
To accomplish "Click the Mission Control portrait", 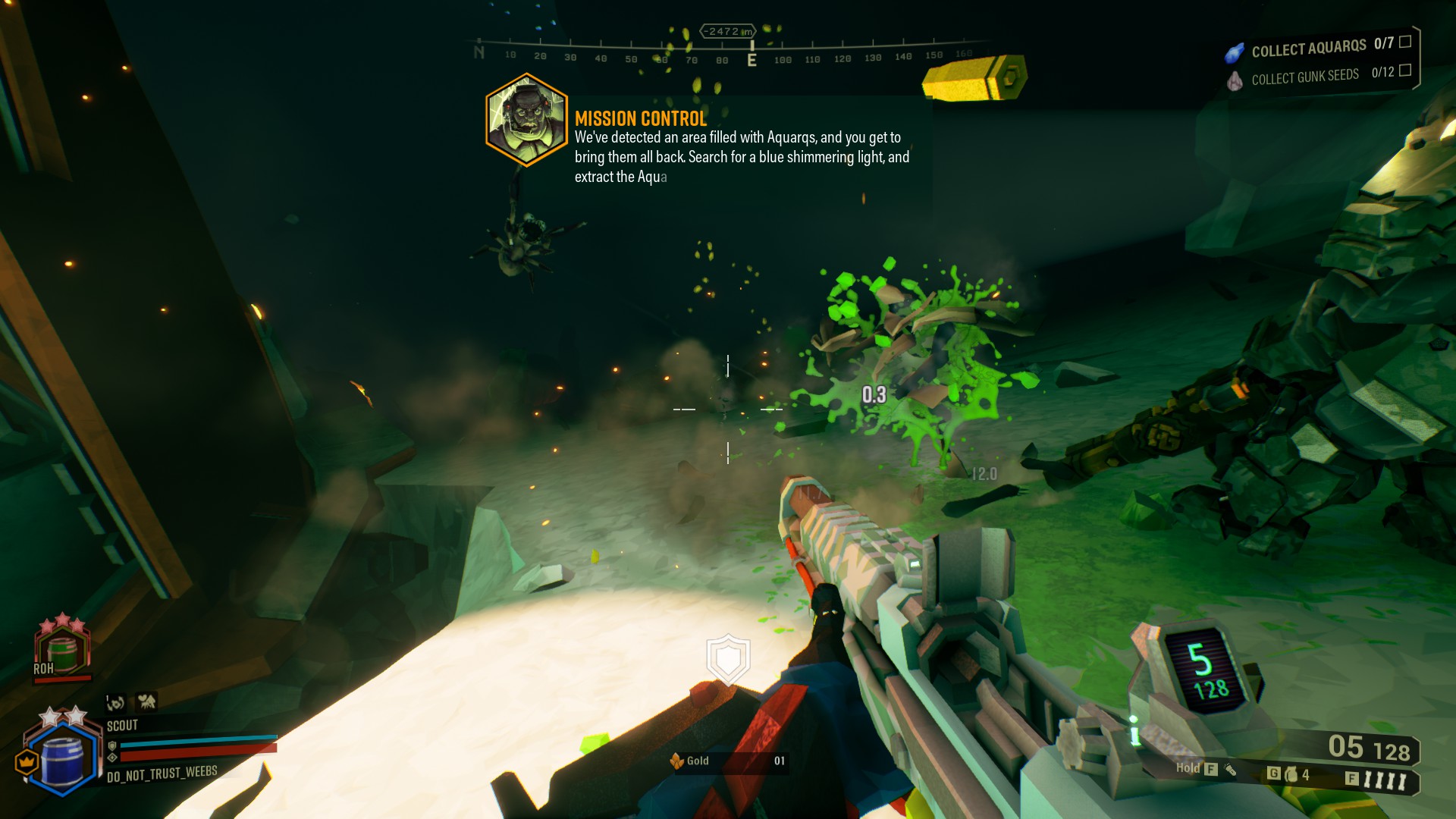I will pyautogui.click(x=526, y=120).
